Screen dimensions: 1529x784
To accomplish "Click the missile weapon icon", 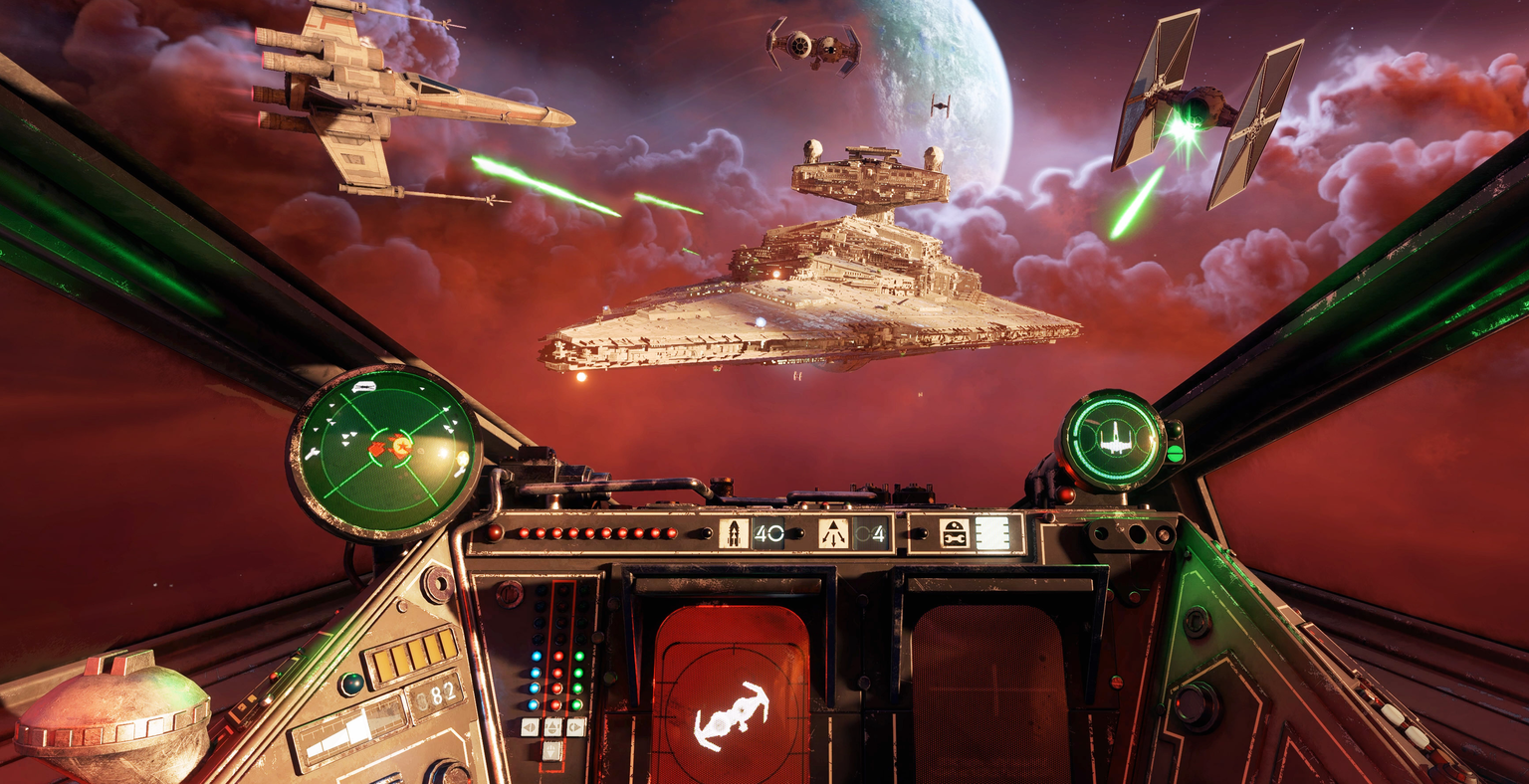I will click(x=734, y=533).
